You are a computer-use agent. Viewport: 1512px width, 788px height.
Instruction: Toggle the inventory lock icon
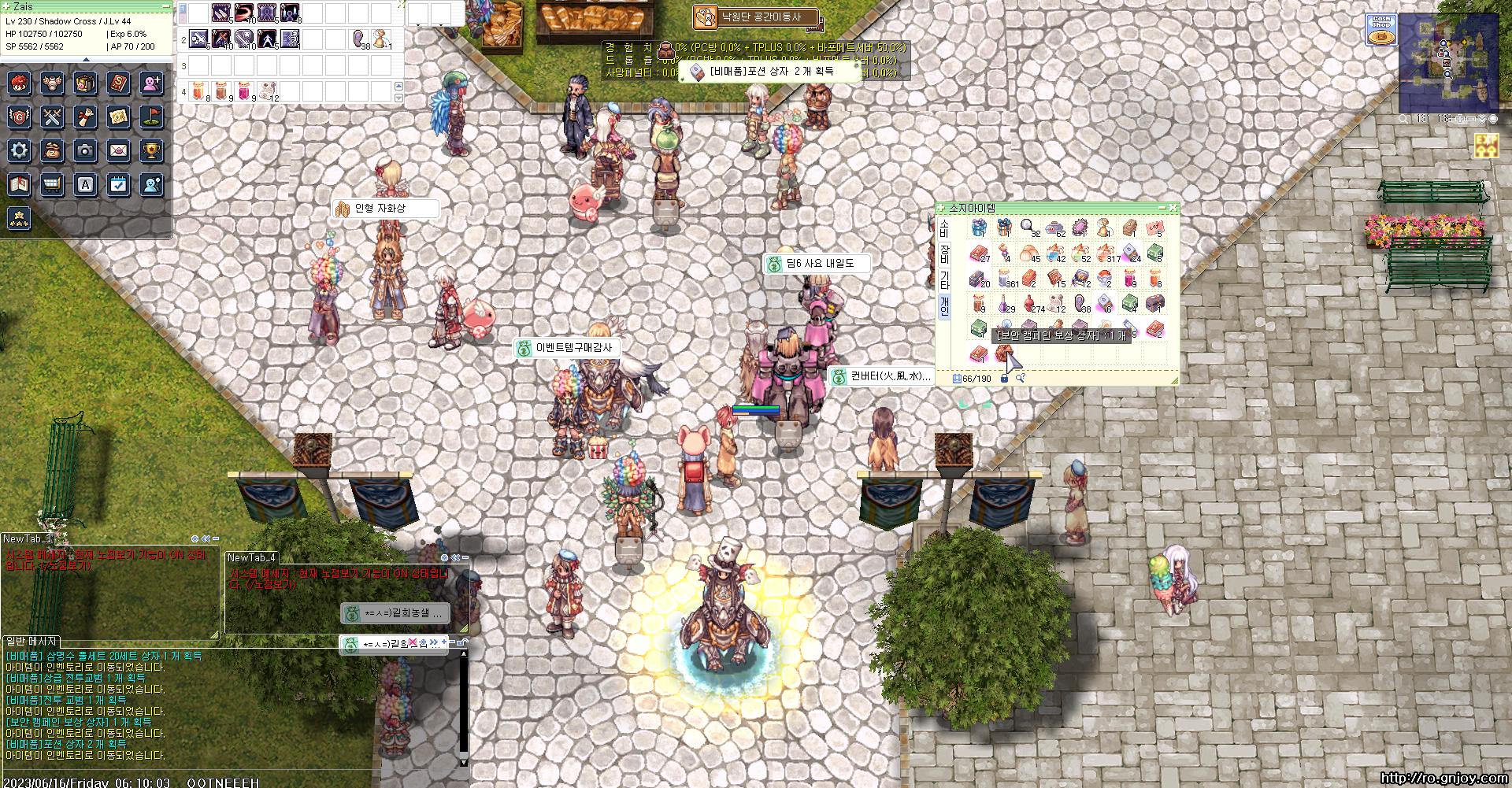tap(1004, 379)
